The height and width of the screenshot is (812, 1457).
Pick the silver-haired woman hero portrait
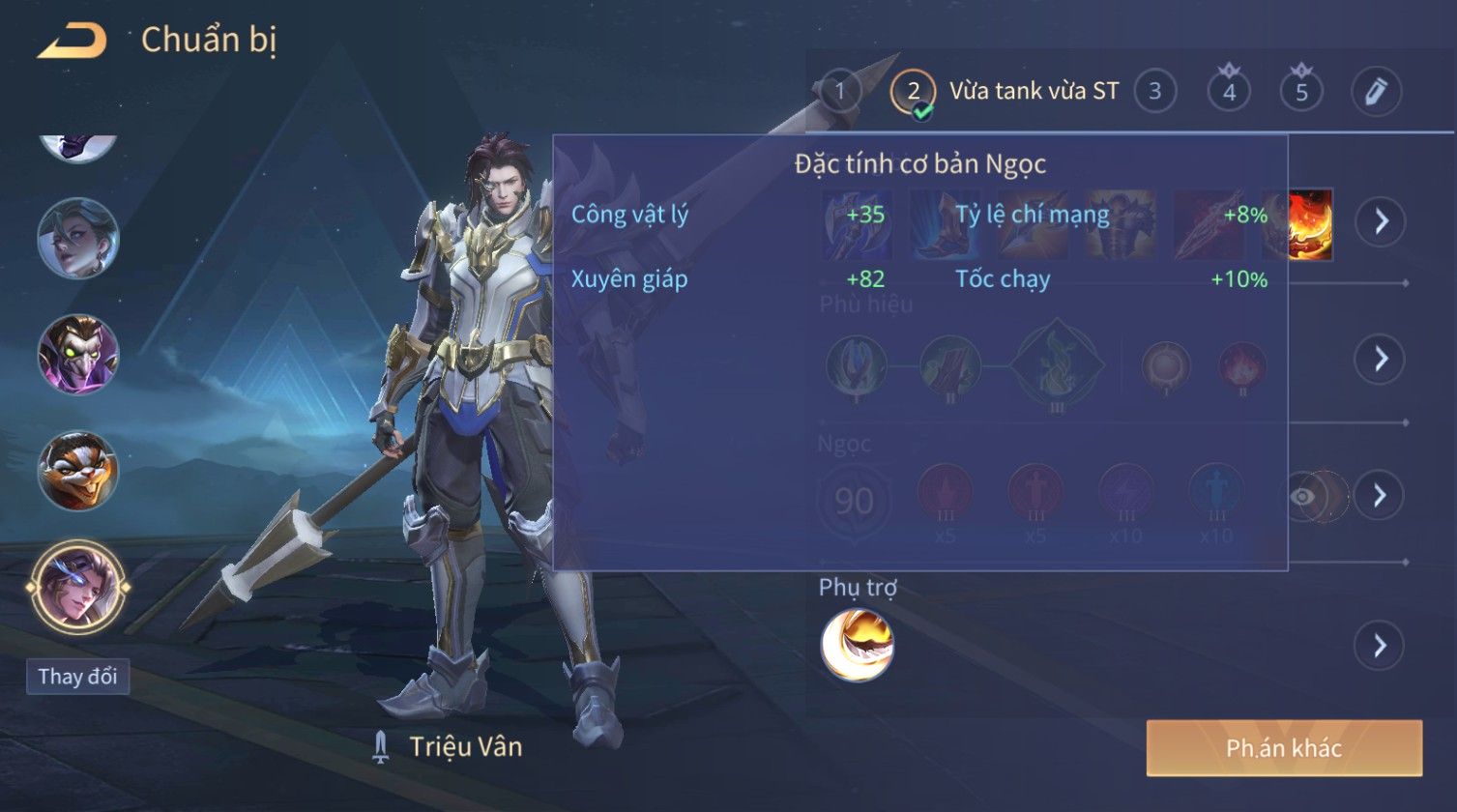77,238
